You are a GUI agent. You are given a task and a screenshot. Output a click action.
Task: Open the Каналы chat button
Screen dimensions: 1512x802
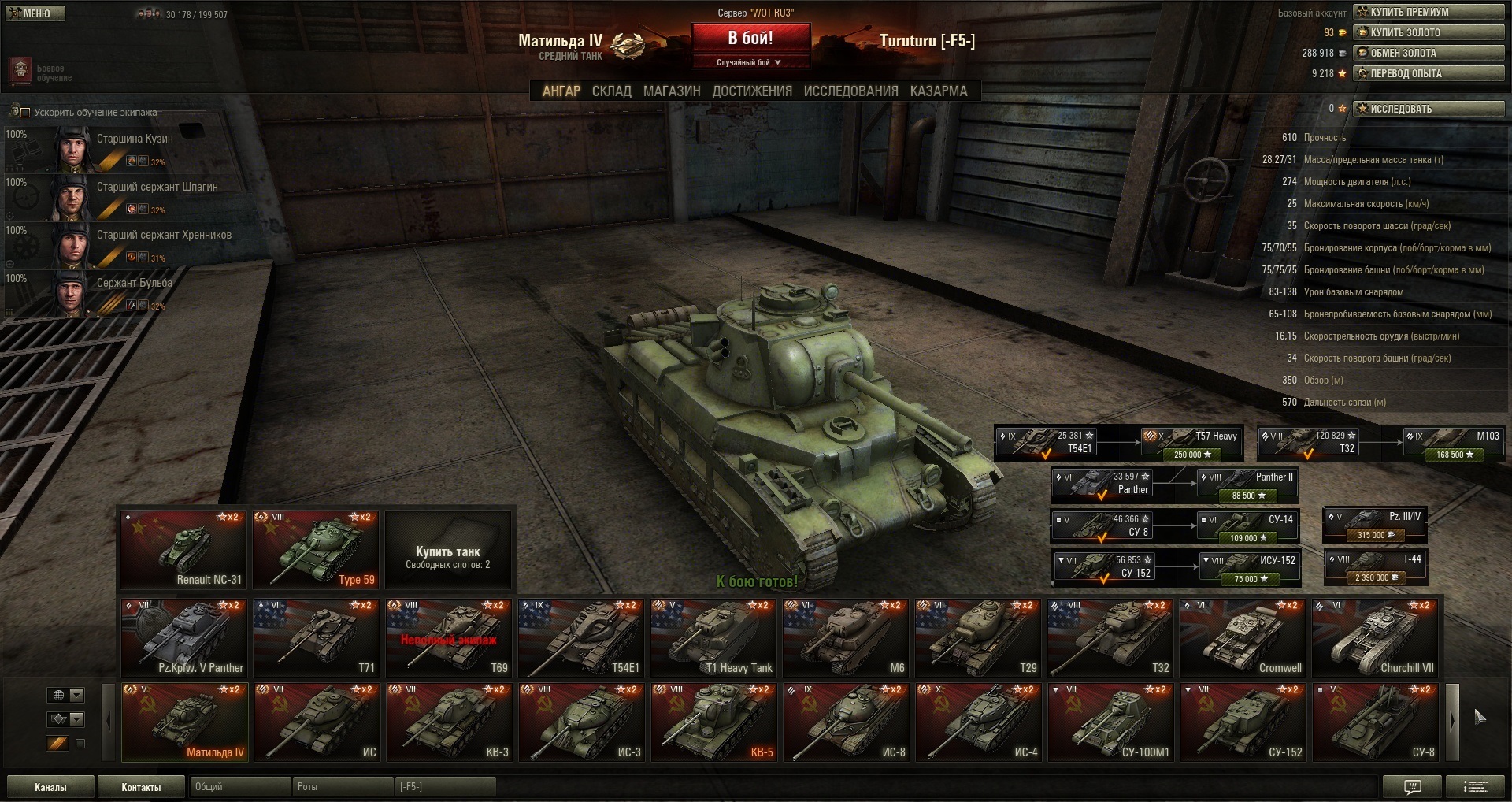pos(50,787)
